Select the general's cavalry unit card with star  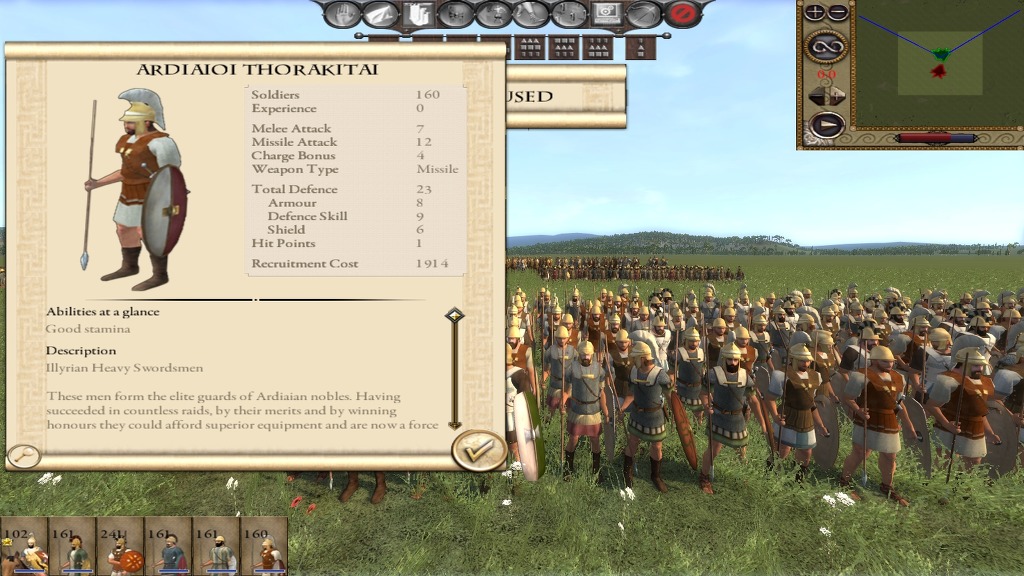tap(24, 546)
